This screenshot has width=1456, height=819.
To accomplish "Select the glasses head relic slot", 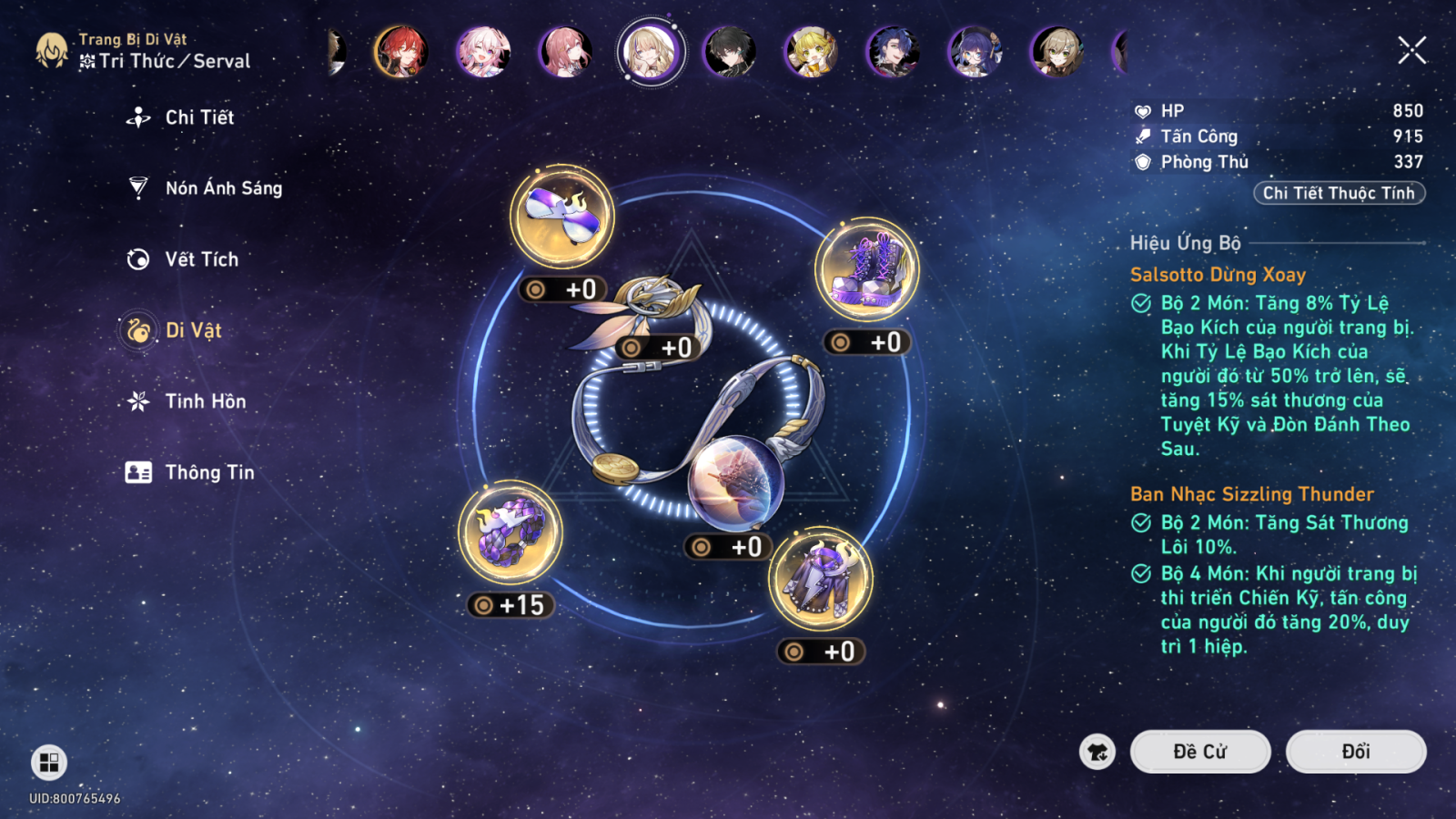I will 561,217.
